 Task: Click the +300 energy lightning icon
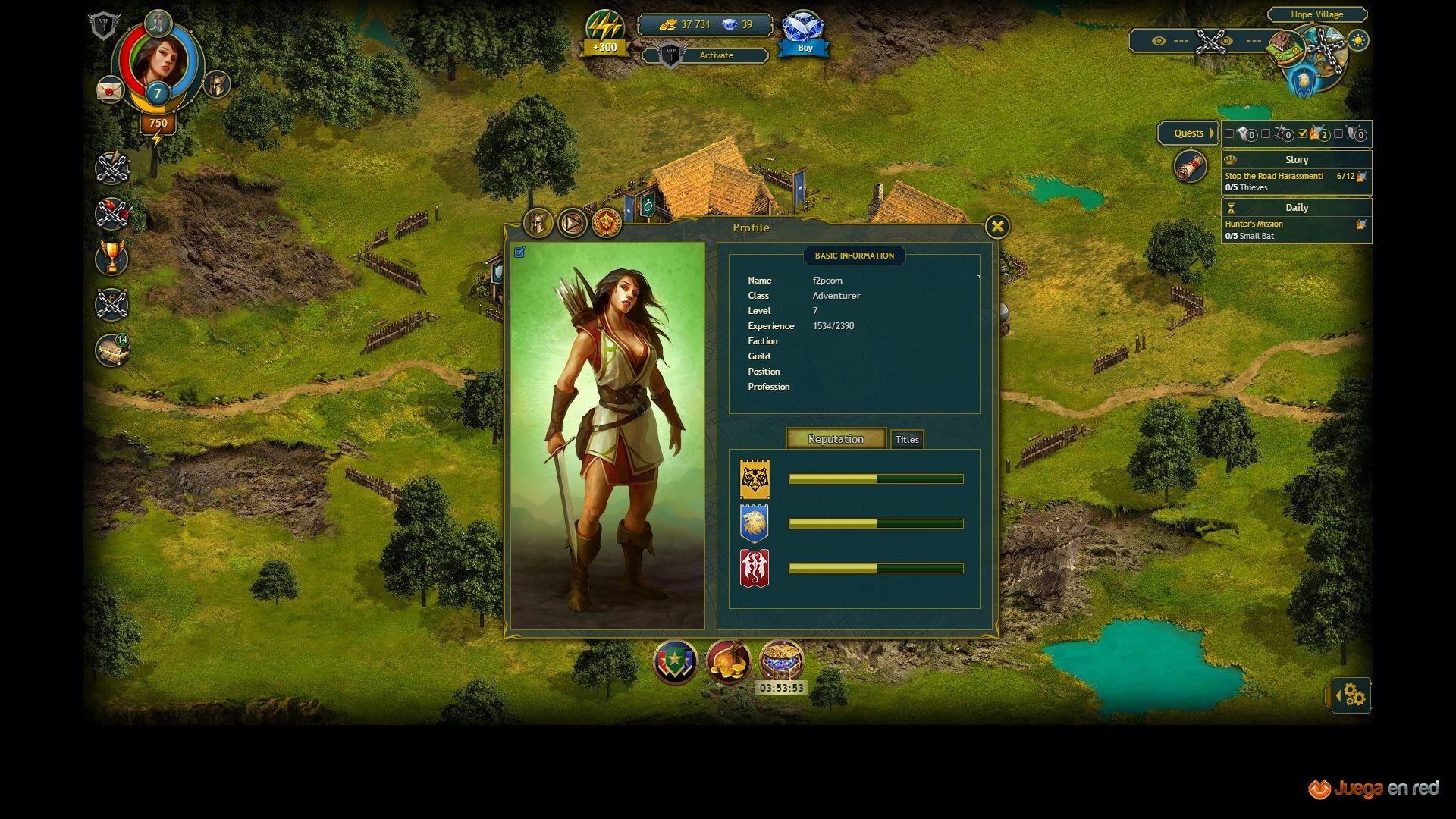point(604,34)
